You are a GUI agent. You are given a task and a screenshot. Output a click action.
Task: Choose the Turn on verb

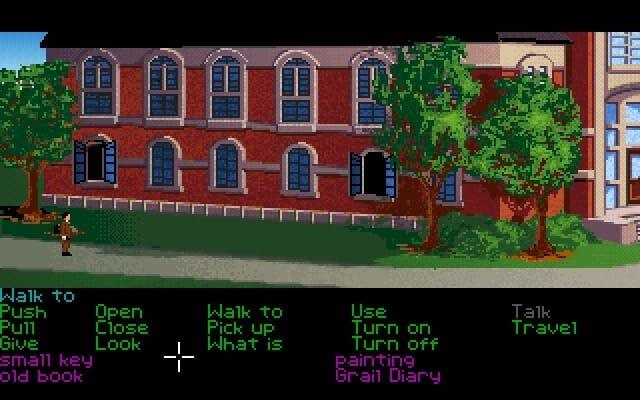click(x=391, y=328)
